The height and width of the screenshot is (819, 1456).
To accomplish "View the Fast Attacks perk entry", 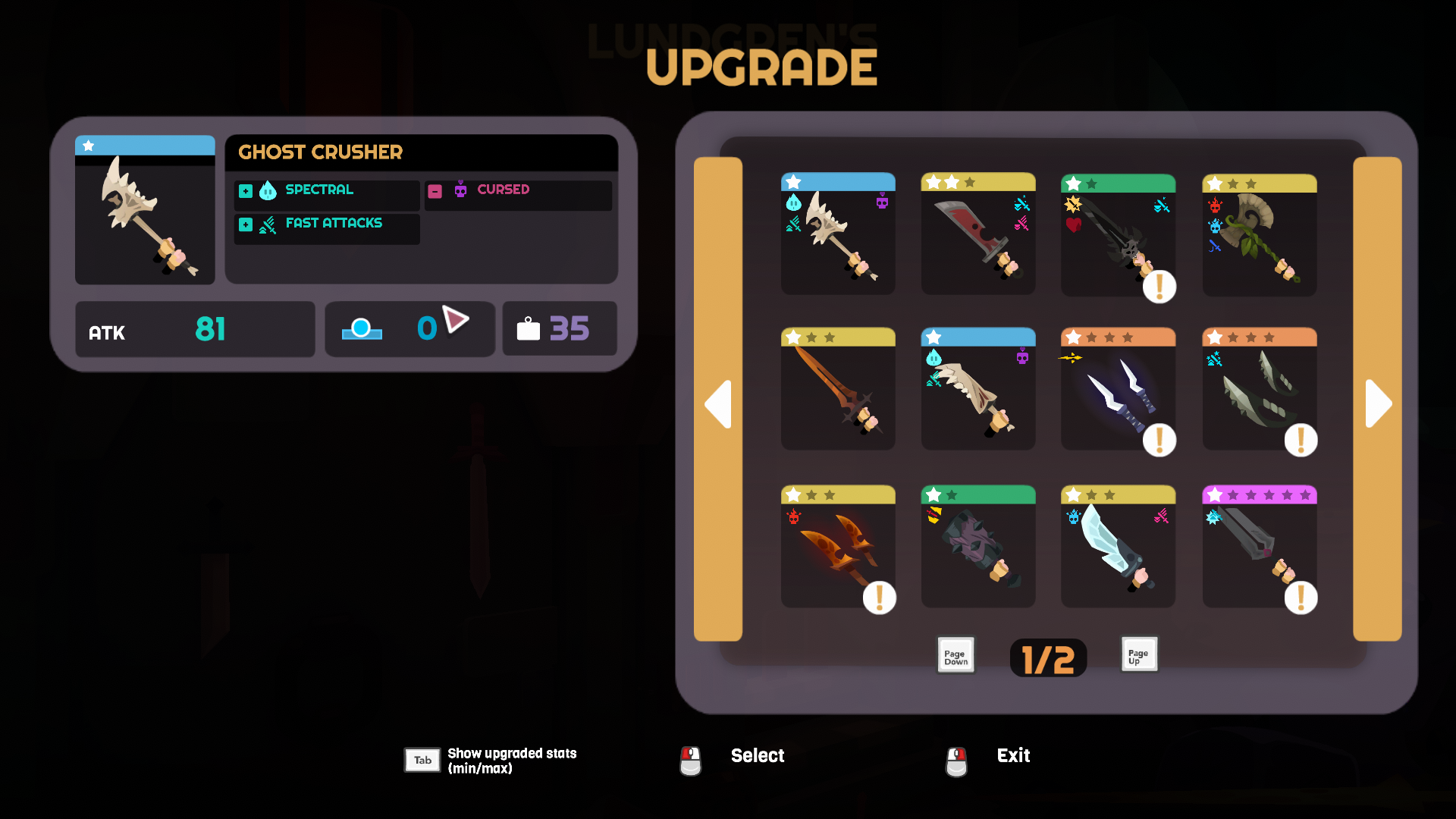I will tap(327, 225).
